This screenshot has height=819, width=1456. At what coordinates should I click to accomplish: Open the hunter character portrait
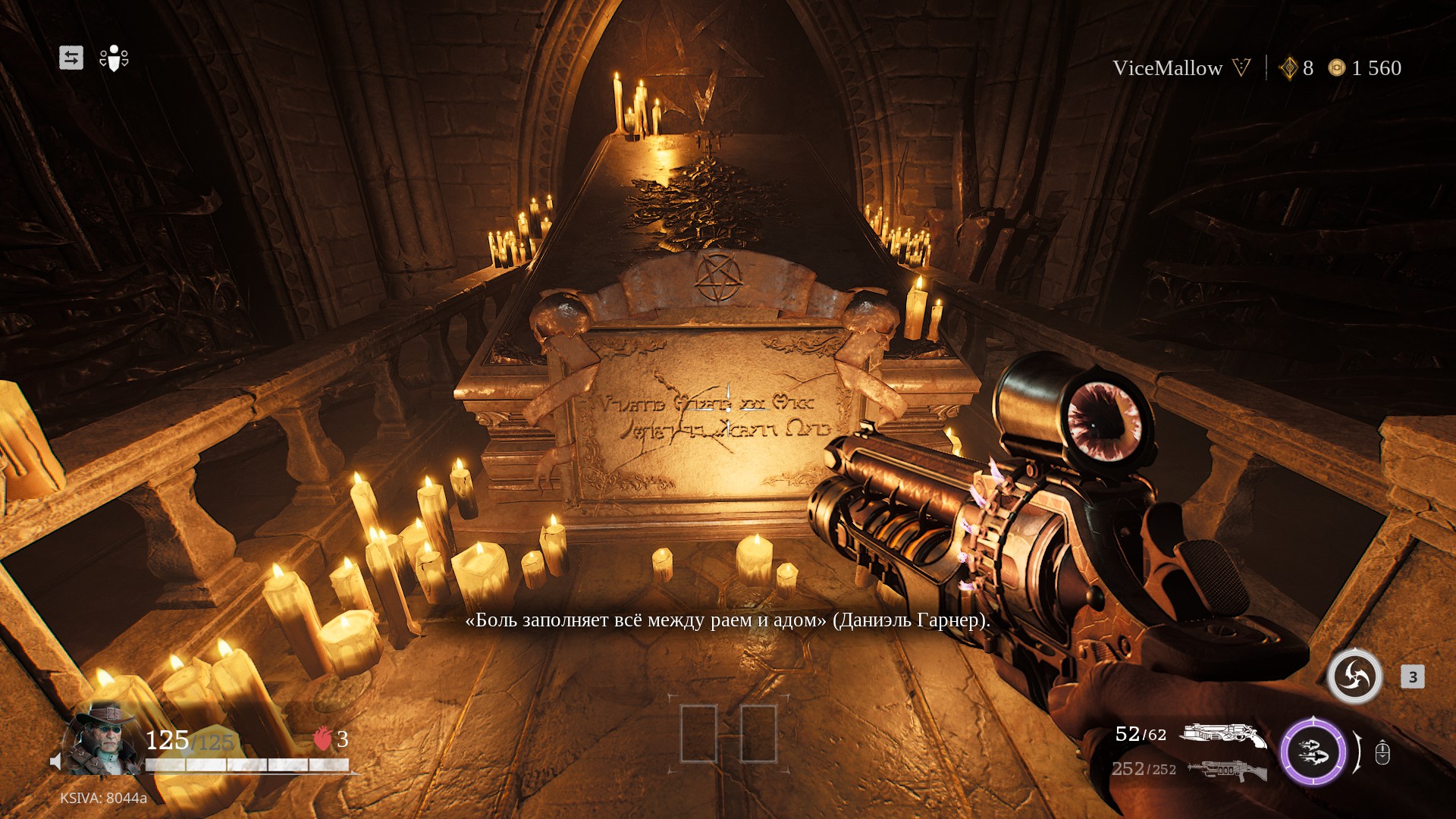tap(105, 737)
